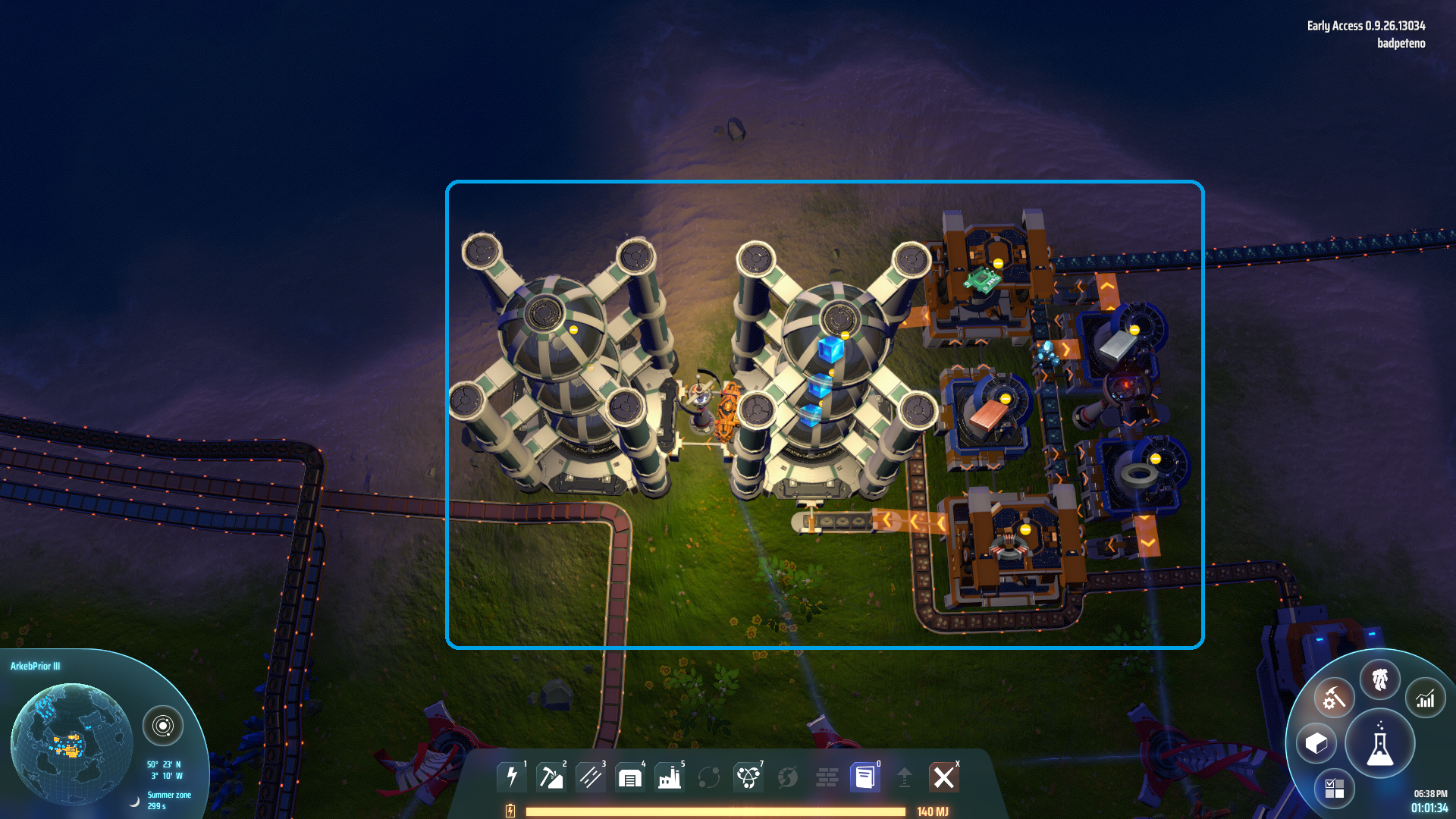Screen dimensions: 1456x819
Task: Open the production statistics chart
Action: (1426, 698)
